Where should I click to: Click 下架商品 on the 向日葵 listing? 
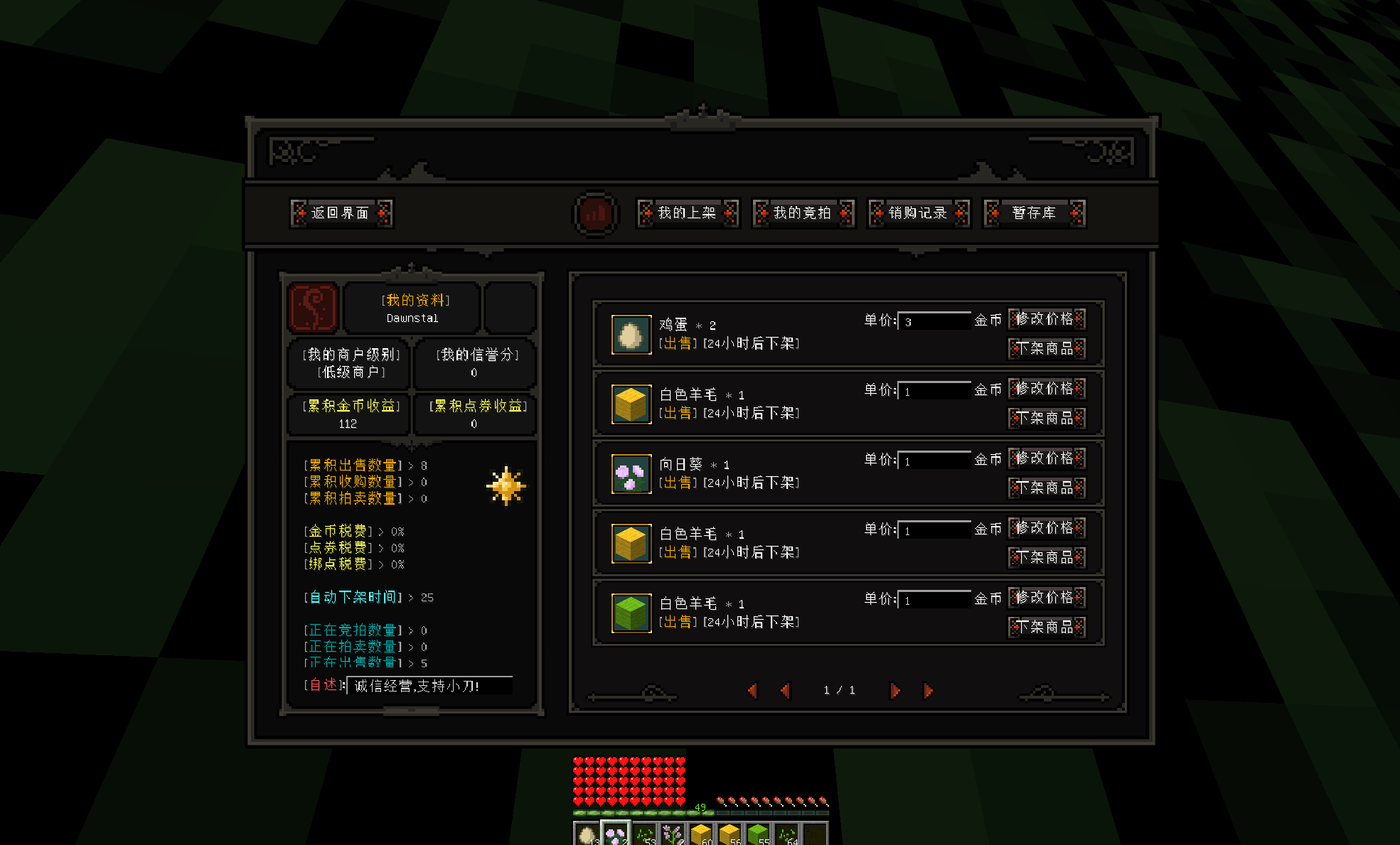click(1047, 488)
